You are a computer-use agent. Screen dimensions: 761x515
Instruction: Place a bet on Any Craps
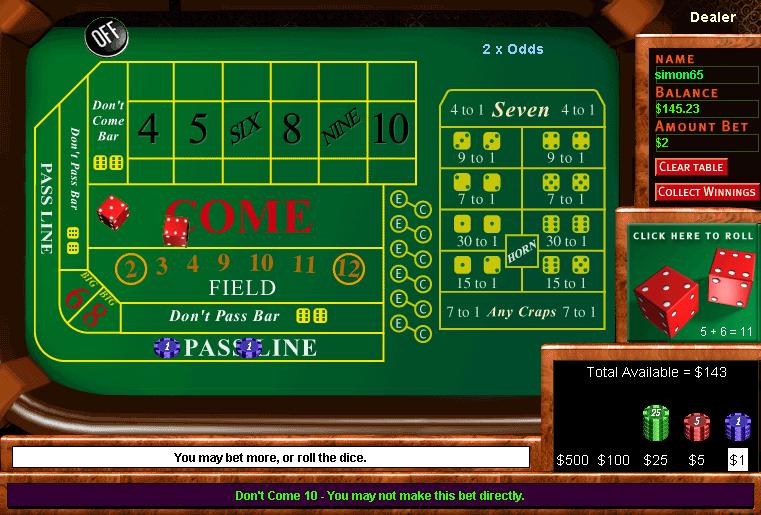[521, 312]
